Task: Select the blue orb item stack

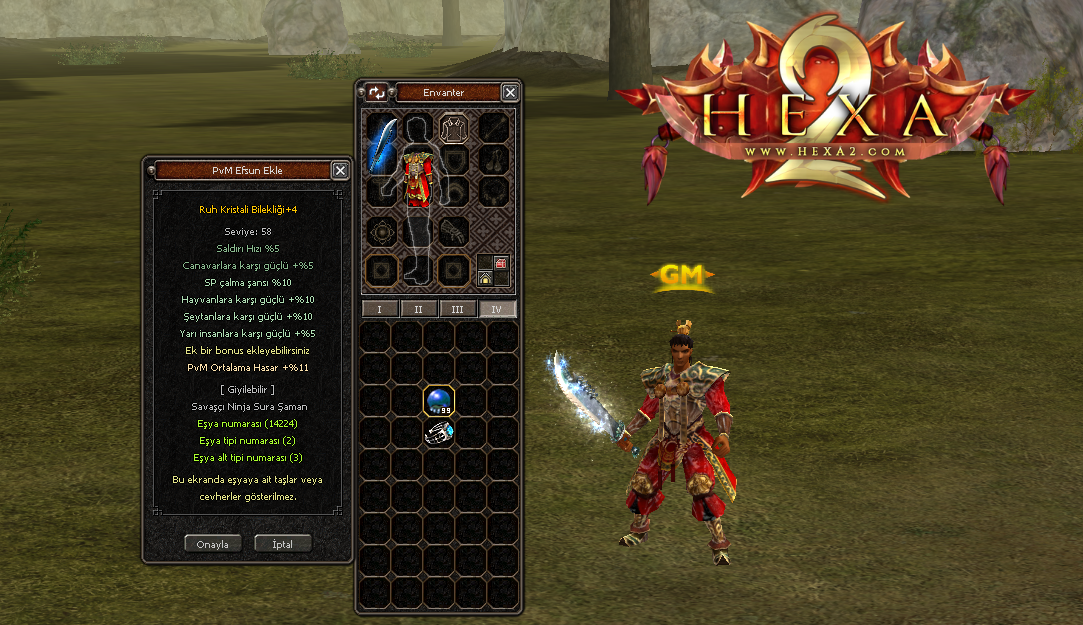Action: (439, 402)
